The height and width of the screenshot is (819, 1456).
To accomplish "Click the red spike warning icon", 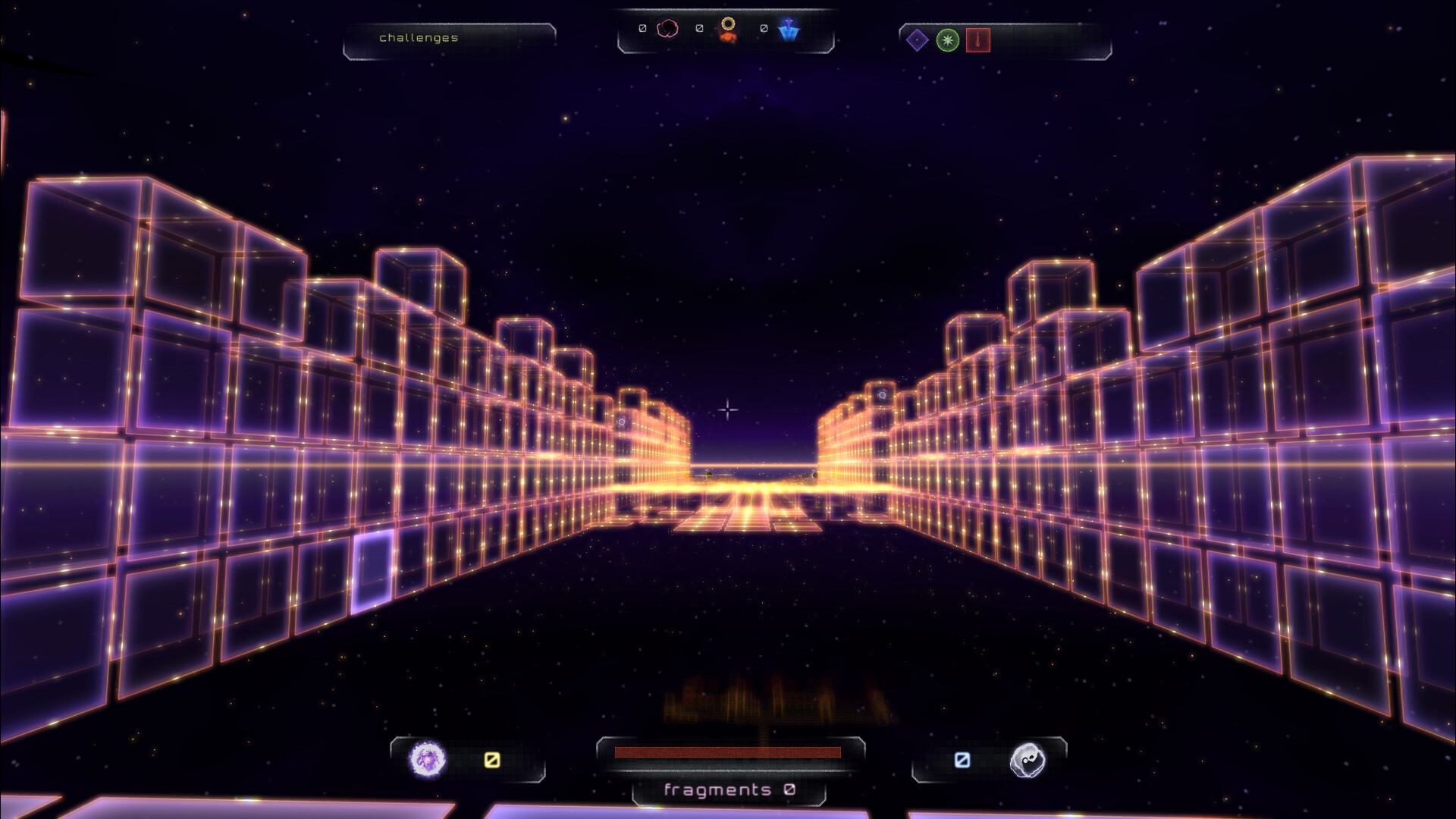I will 977,41.
